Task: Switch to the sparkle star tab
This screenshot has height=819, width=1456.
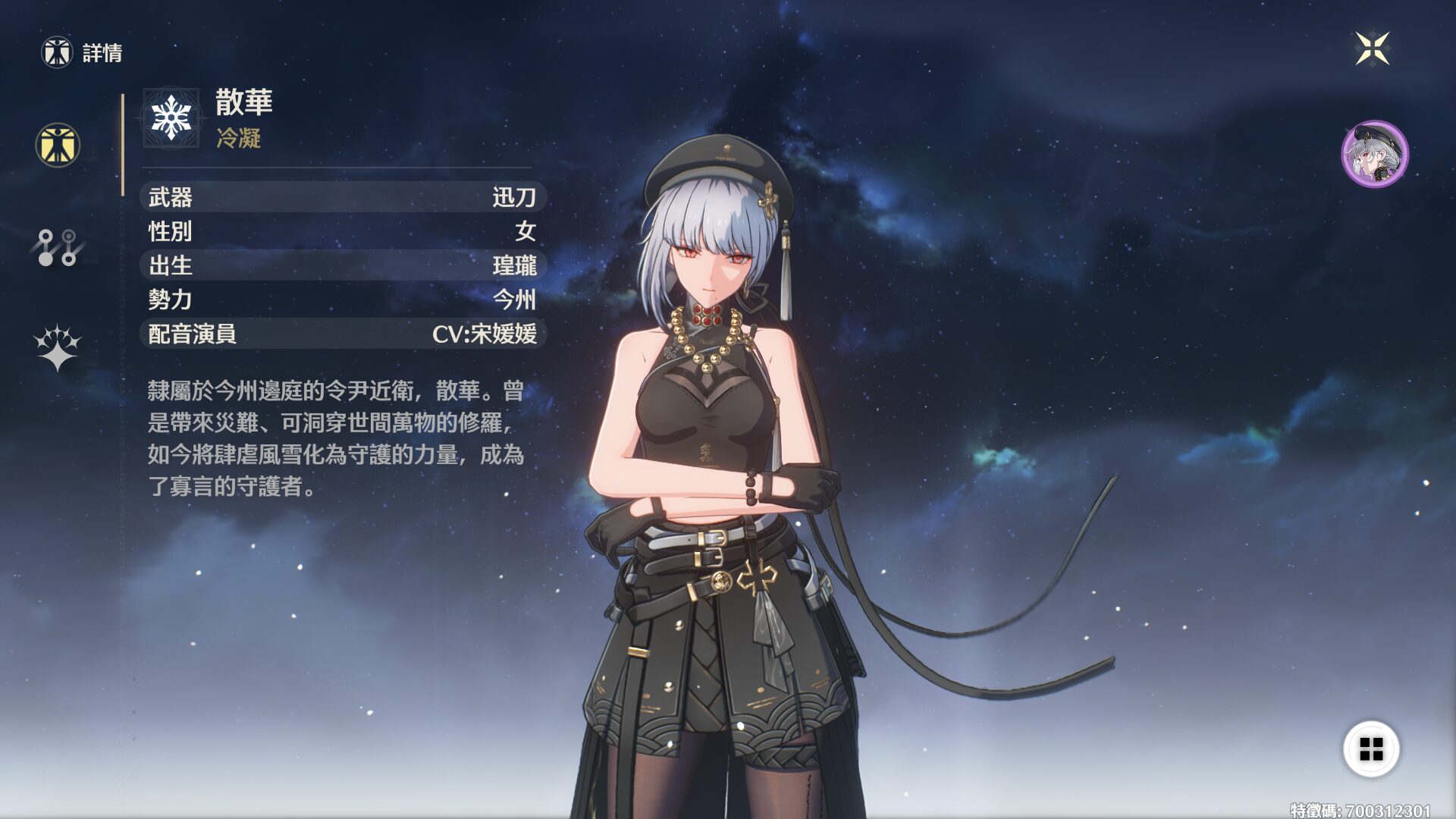Action: (58, 348)
